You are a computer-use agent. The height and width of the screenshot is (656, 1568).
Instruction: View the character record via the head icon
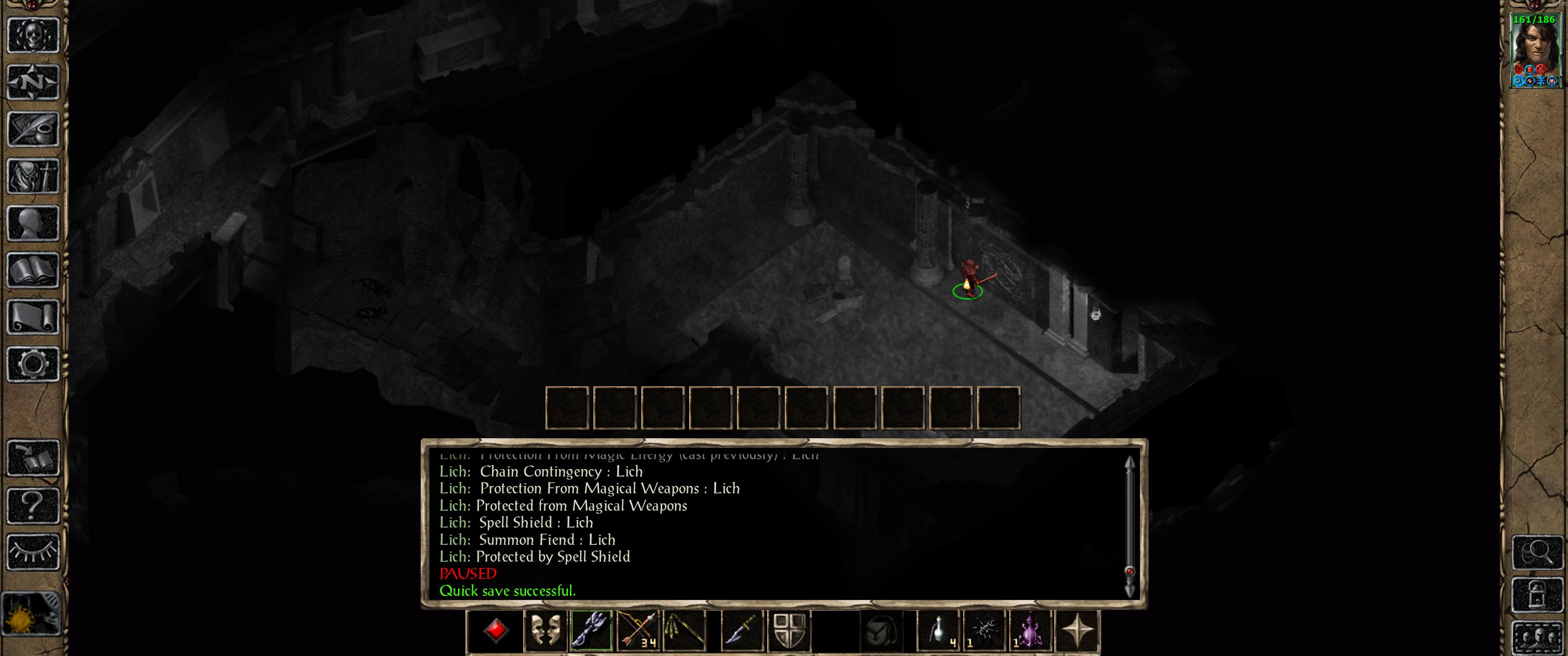point(33,222)
